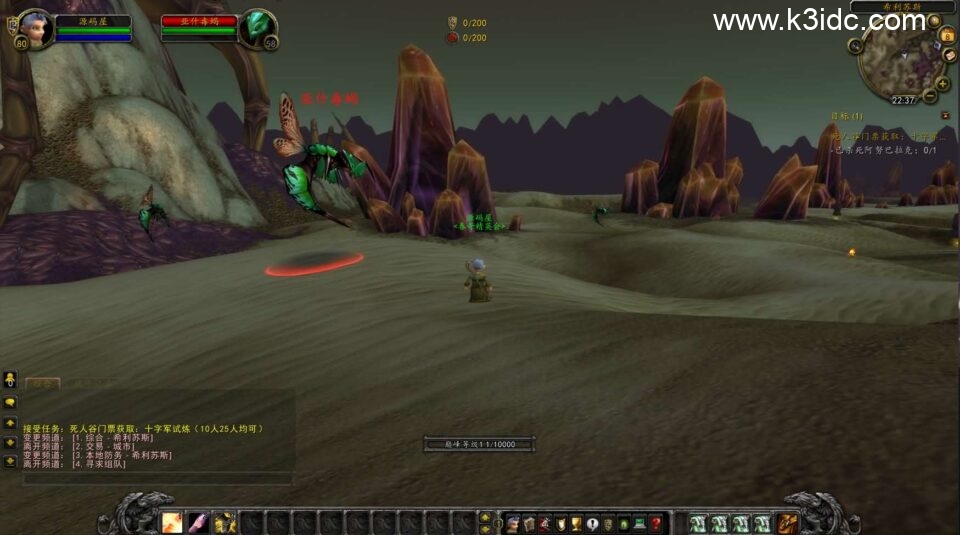This screenshot has width=960, height=535.
Task: Select the target enemy portrait
Action: pyautogui.click(x=257, y=29)
